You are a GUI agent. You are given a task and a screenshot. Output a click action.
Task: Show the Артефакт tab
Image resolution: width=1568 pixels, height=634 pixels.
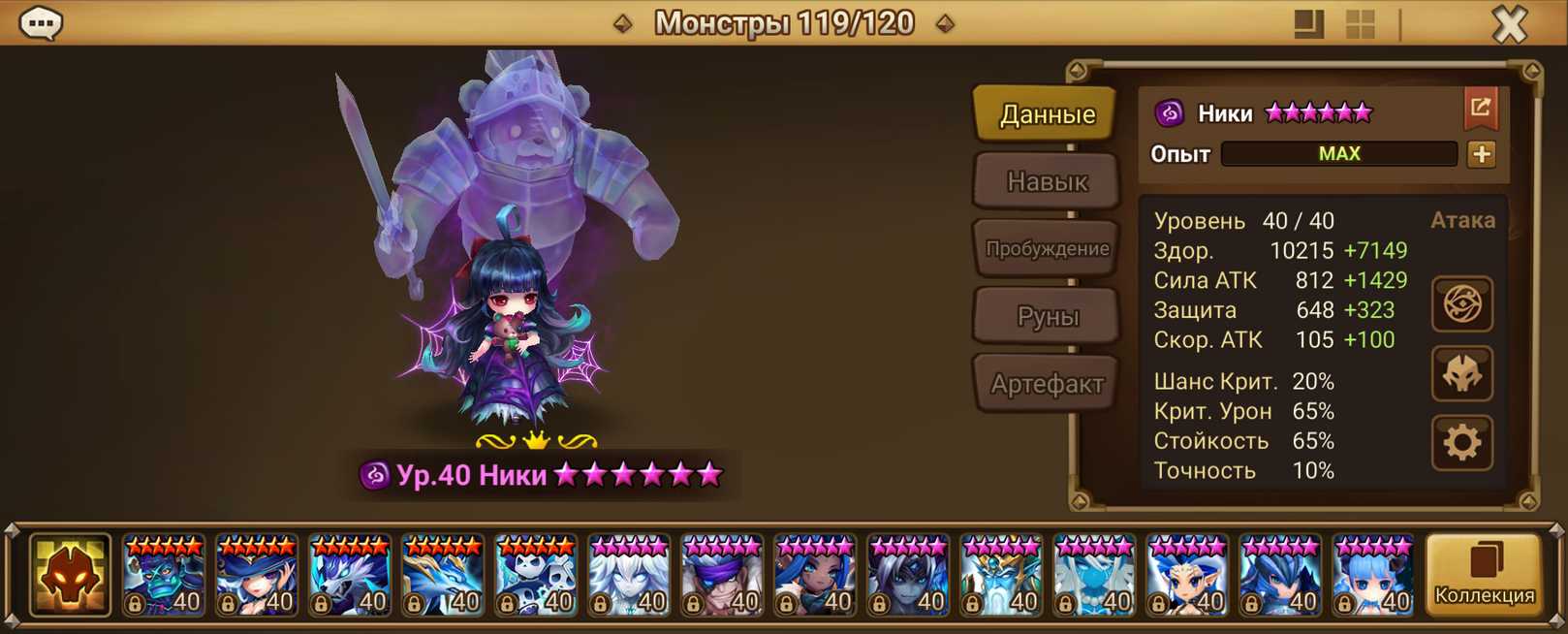1047,384
